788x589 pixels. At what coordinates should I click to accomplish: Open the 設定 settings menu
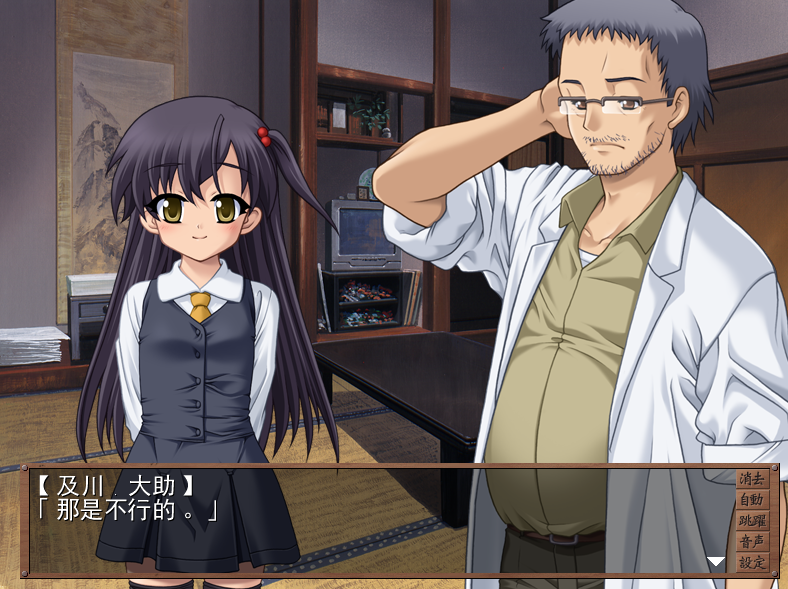(751, 562)
